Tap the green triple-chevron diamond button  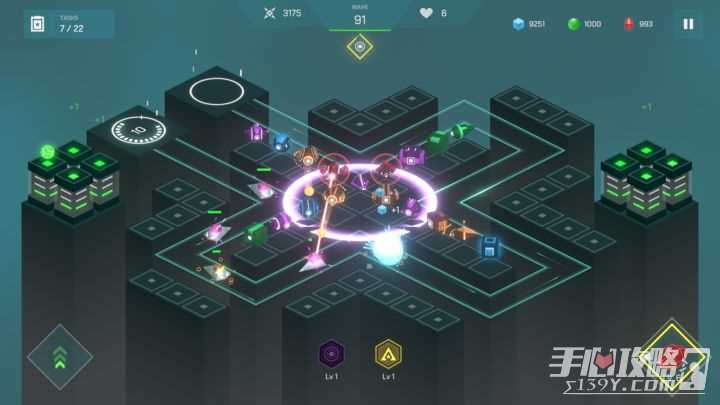[60, 356]
